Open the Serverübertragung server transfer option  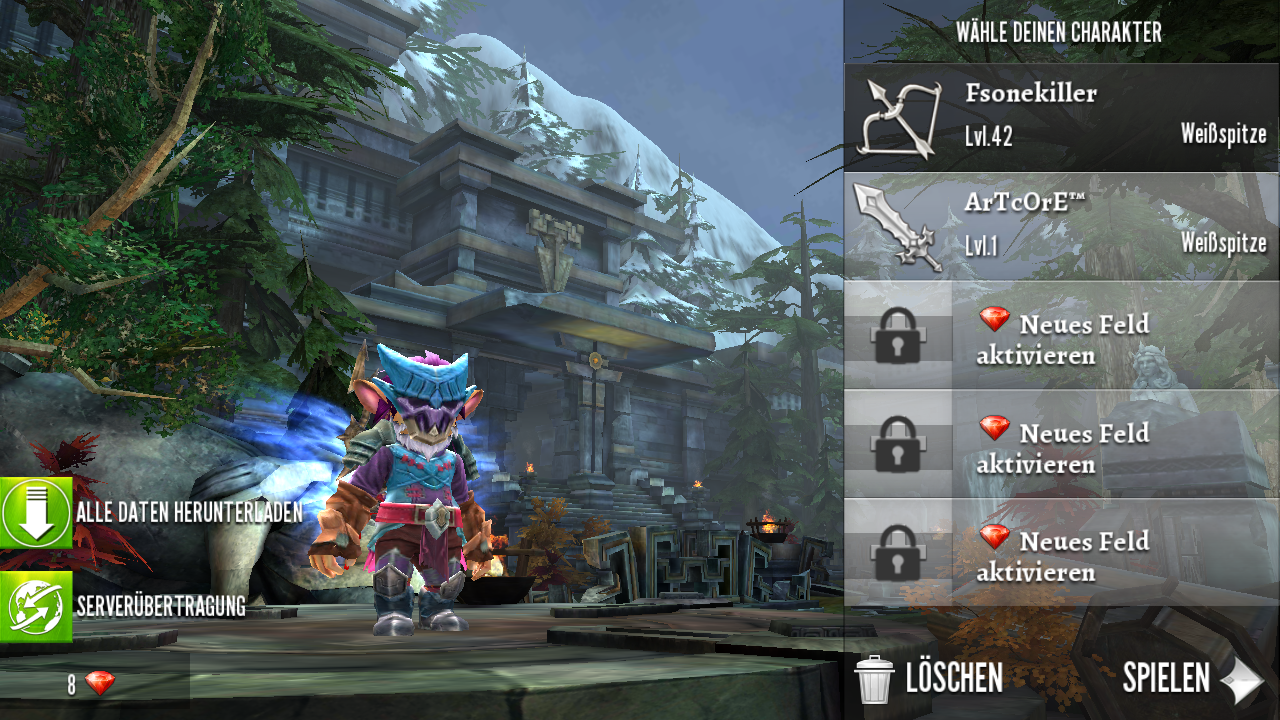[37, 607]
